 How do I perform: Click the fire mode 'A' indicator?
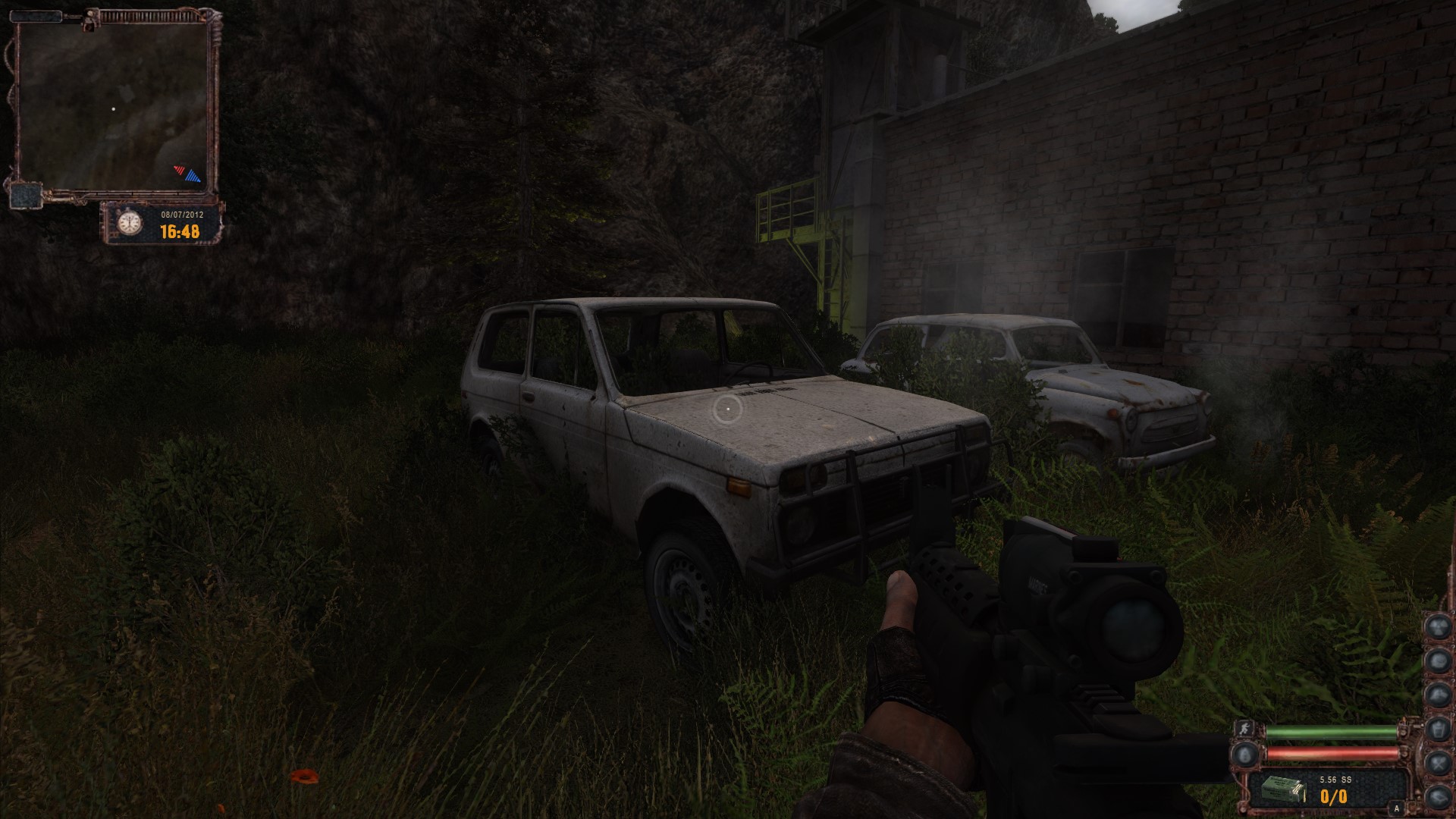[x=1397, y=809]
